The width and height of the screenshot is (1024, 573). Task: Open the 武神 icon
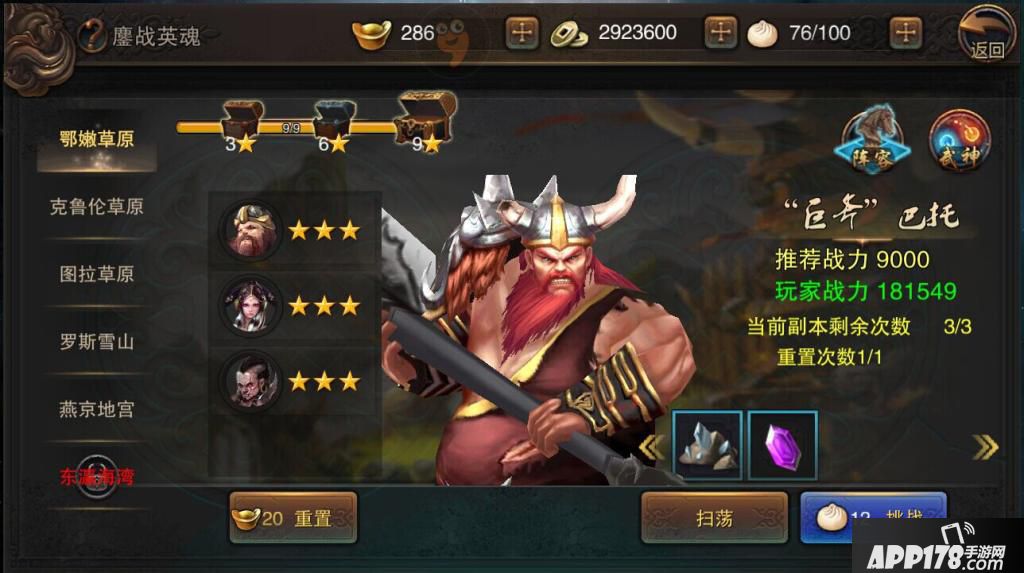click(958, 141)
